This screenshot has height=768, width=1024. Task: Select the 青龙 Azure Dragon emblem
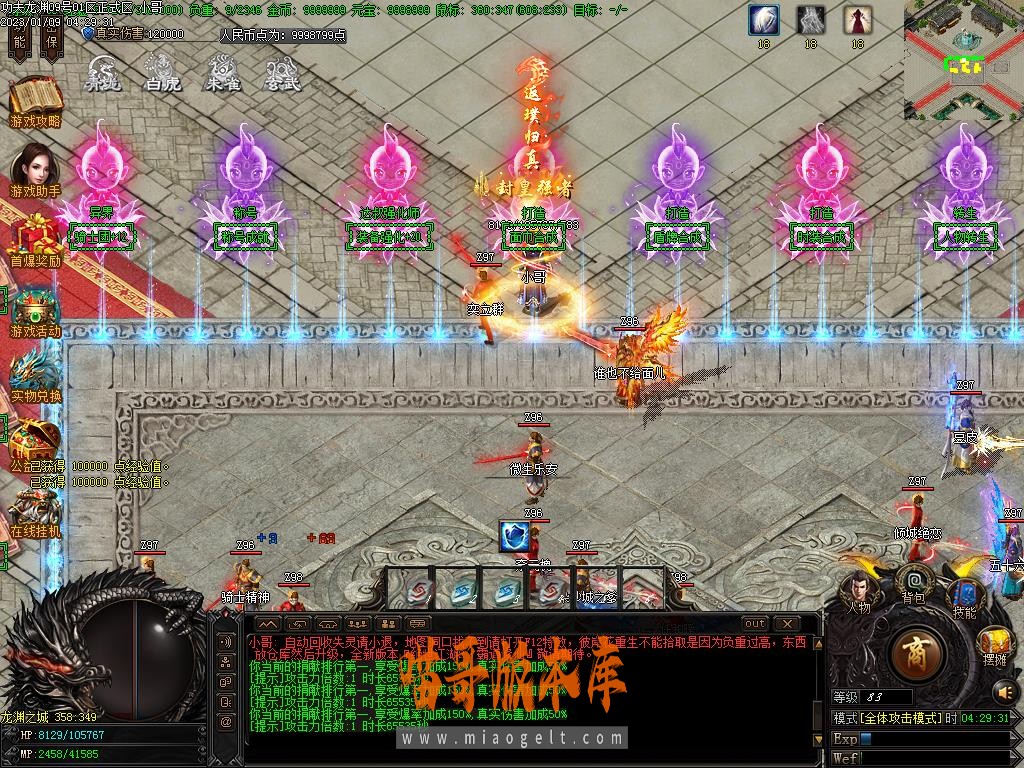tap(102, 73)
